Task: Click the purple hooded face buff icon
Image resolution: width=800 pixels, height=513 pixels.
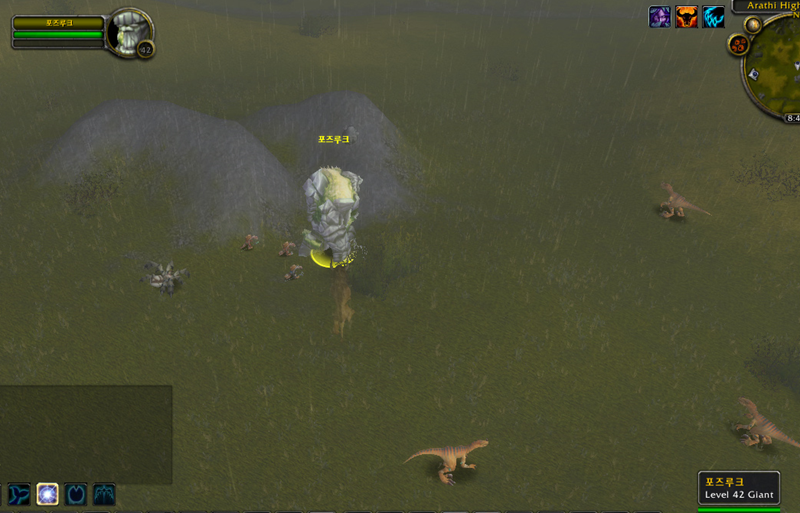Action: click(x=660, y=17)
